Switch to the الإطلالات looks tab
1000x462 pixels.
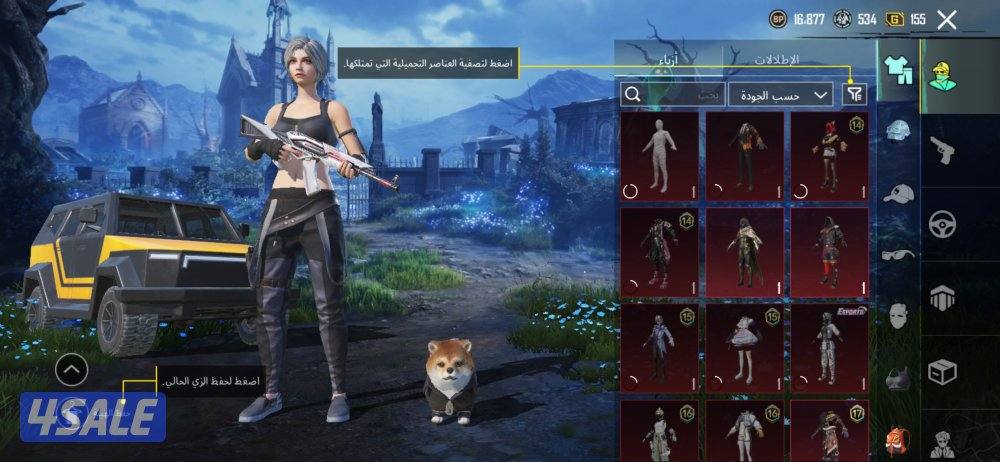click(799, 59)
